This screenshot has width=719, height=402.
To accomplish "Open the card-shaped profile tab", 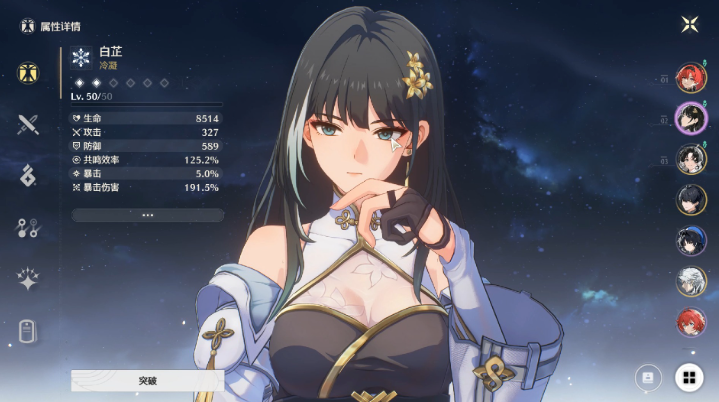I will pyautogui.click(x=27, y=331).
